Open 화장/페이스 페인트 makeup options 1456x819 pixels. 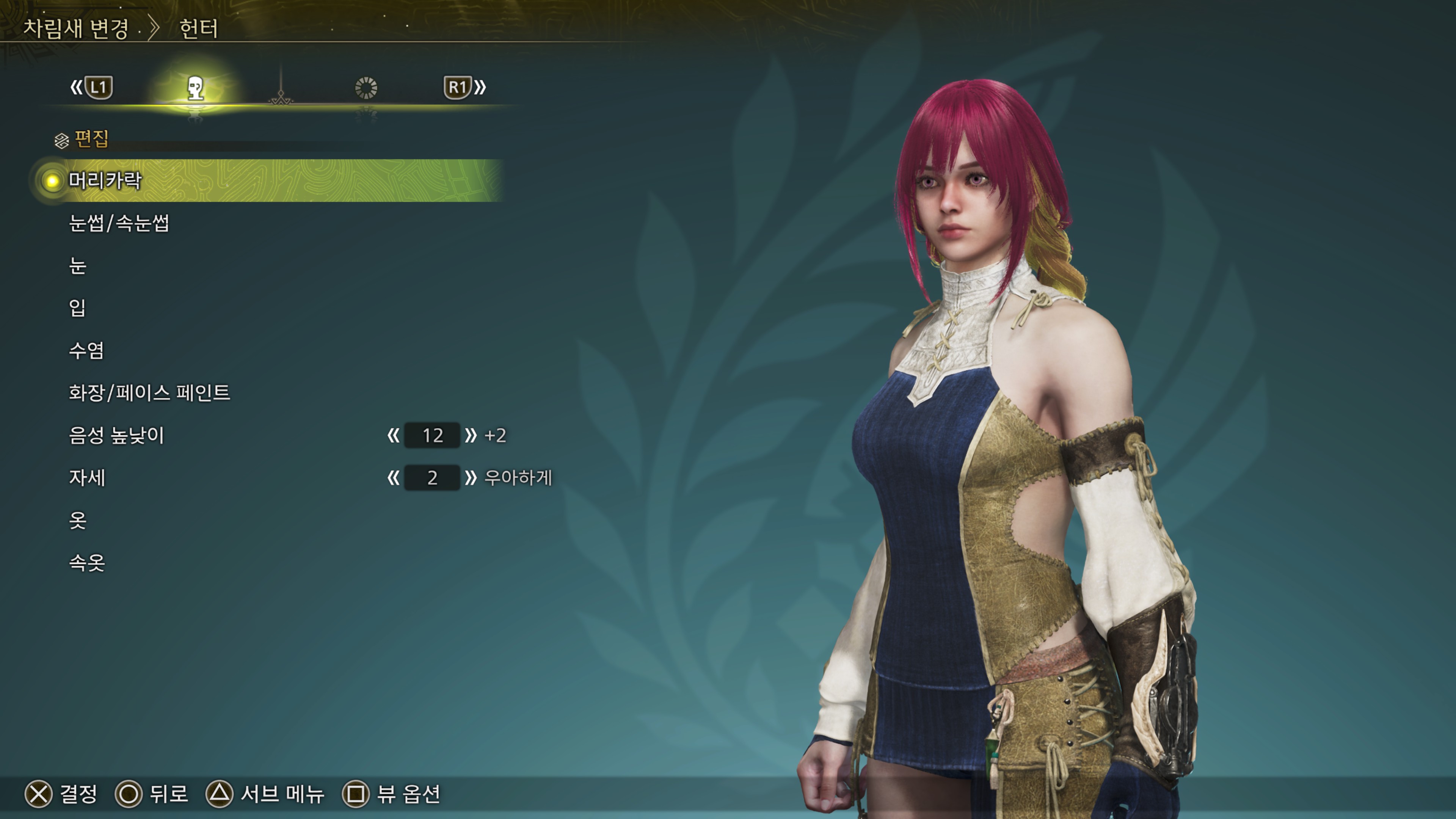pyautogui.click(x=149, y=393)
